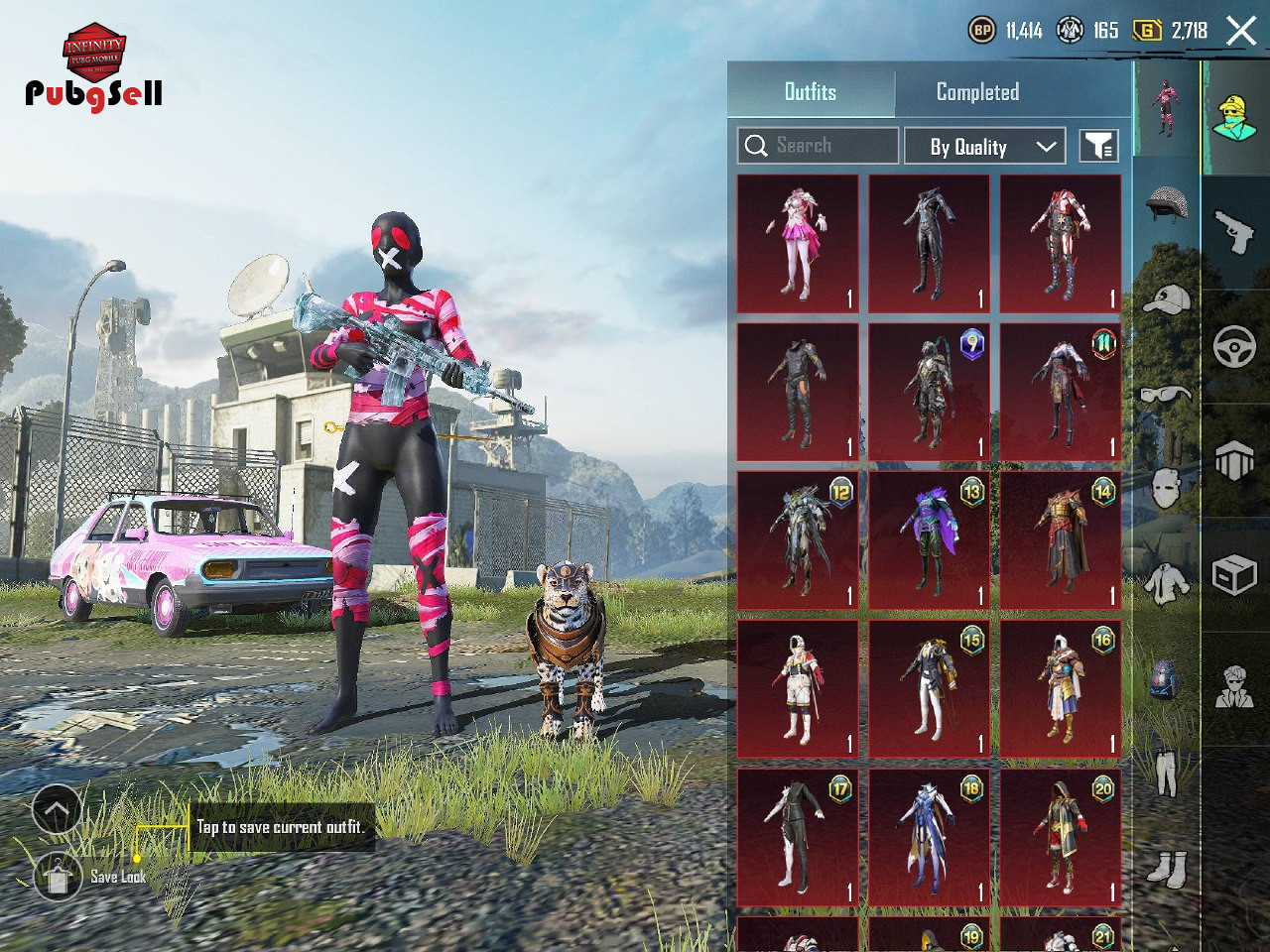Viewport: 1270px width, 952px height.
Task: Open the By Quality sort dropdown
Action: click(x=984, y=147)
